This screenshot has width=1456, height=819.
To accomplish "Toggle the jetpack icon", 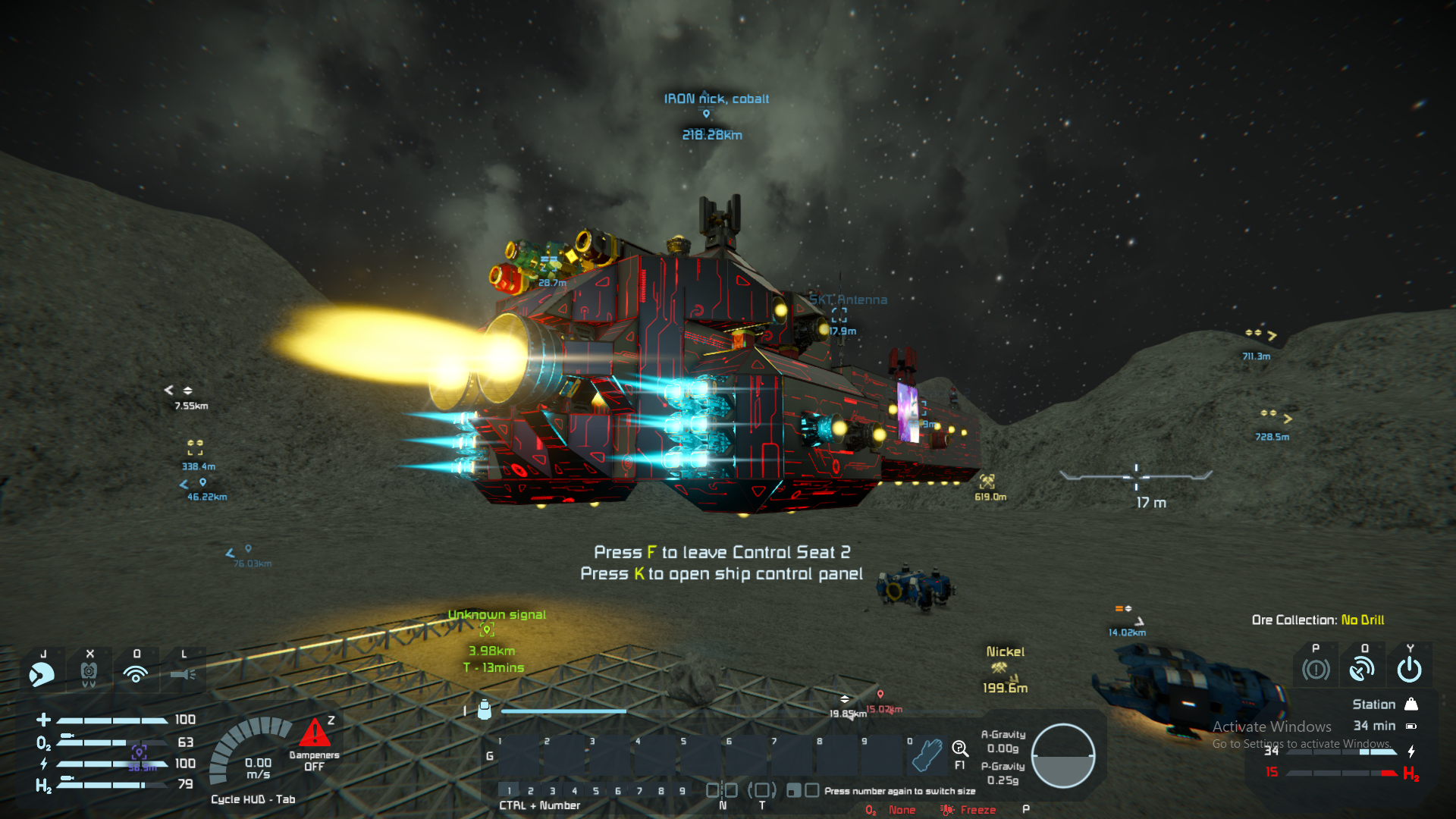I will (x=89, y=673).
